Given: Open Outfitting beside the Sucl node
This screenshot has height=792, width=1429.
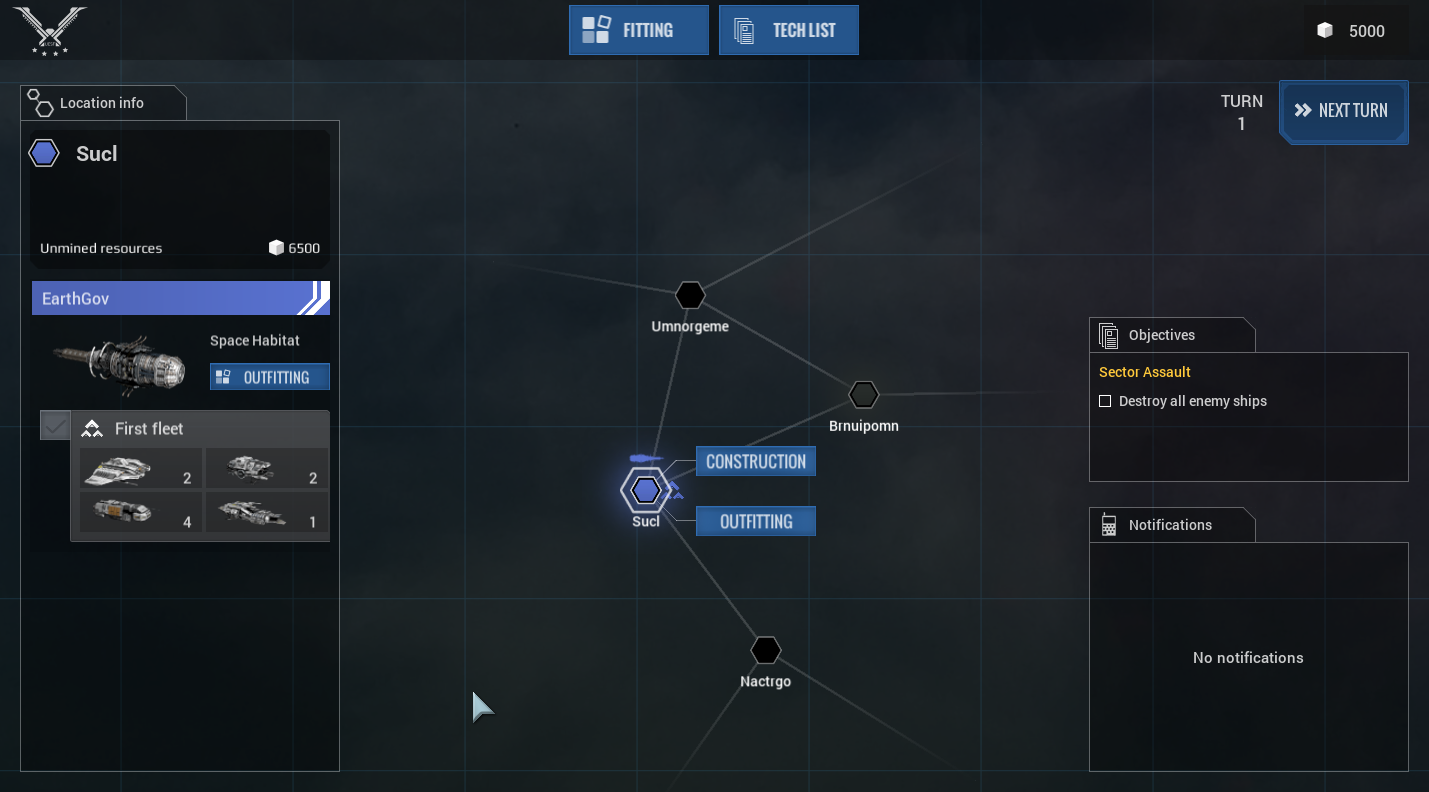Looking at the screenshot, I should [755, 521].
